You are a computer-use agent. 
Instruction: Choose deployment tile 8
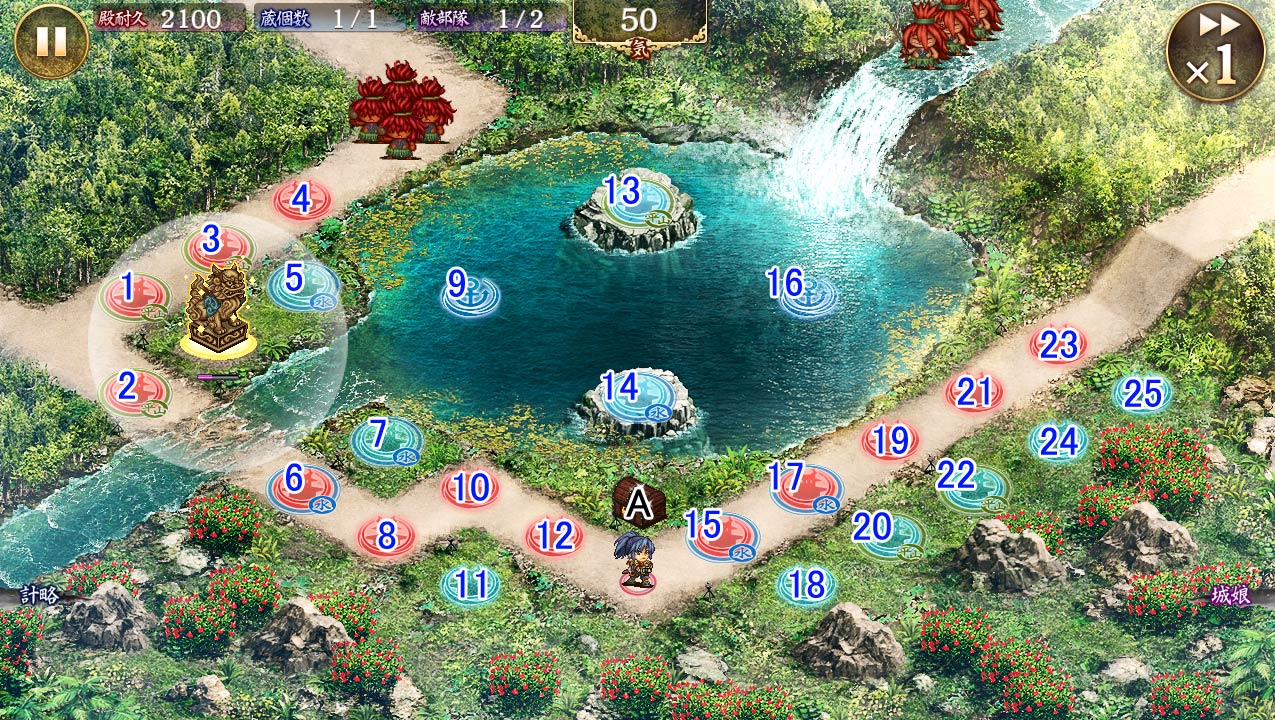pyautogui.click(x=387, y=537)
